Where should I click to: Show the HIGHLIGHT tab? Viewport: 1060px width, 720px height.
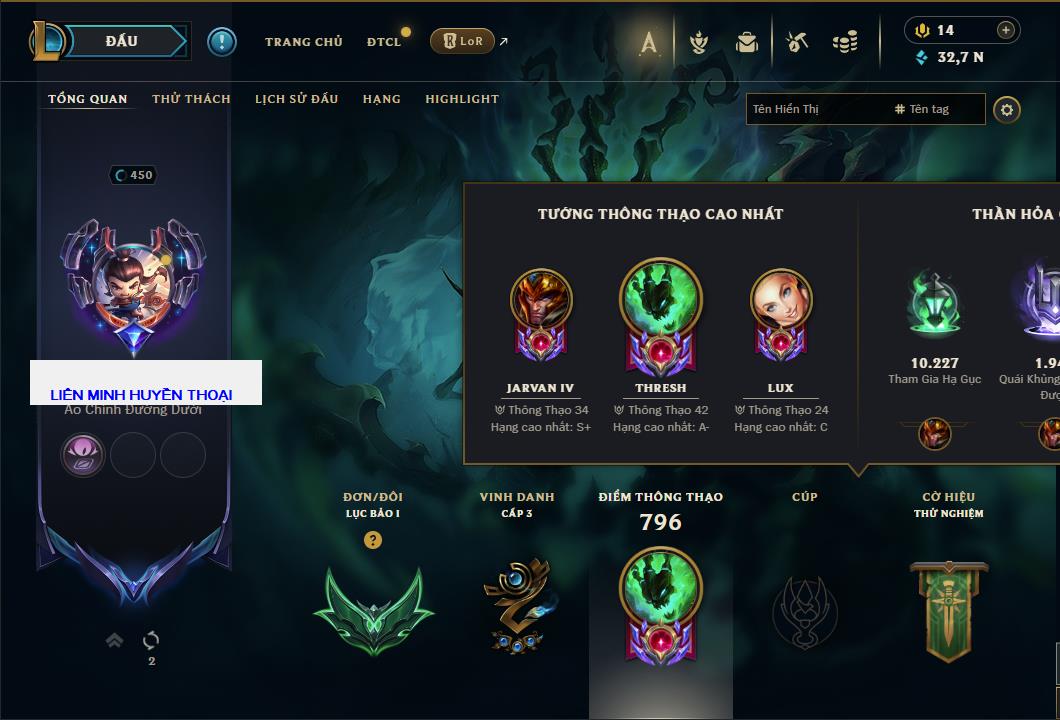point(462,99)
